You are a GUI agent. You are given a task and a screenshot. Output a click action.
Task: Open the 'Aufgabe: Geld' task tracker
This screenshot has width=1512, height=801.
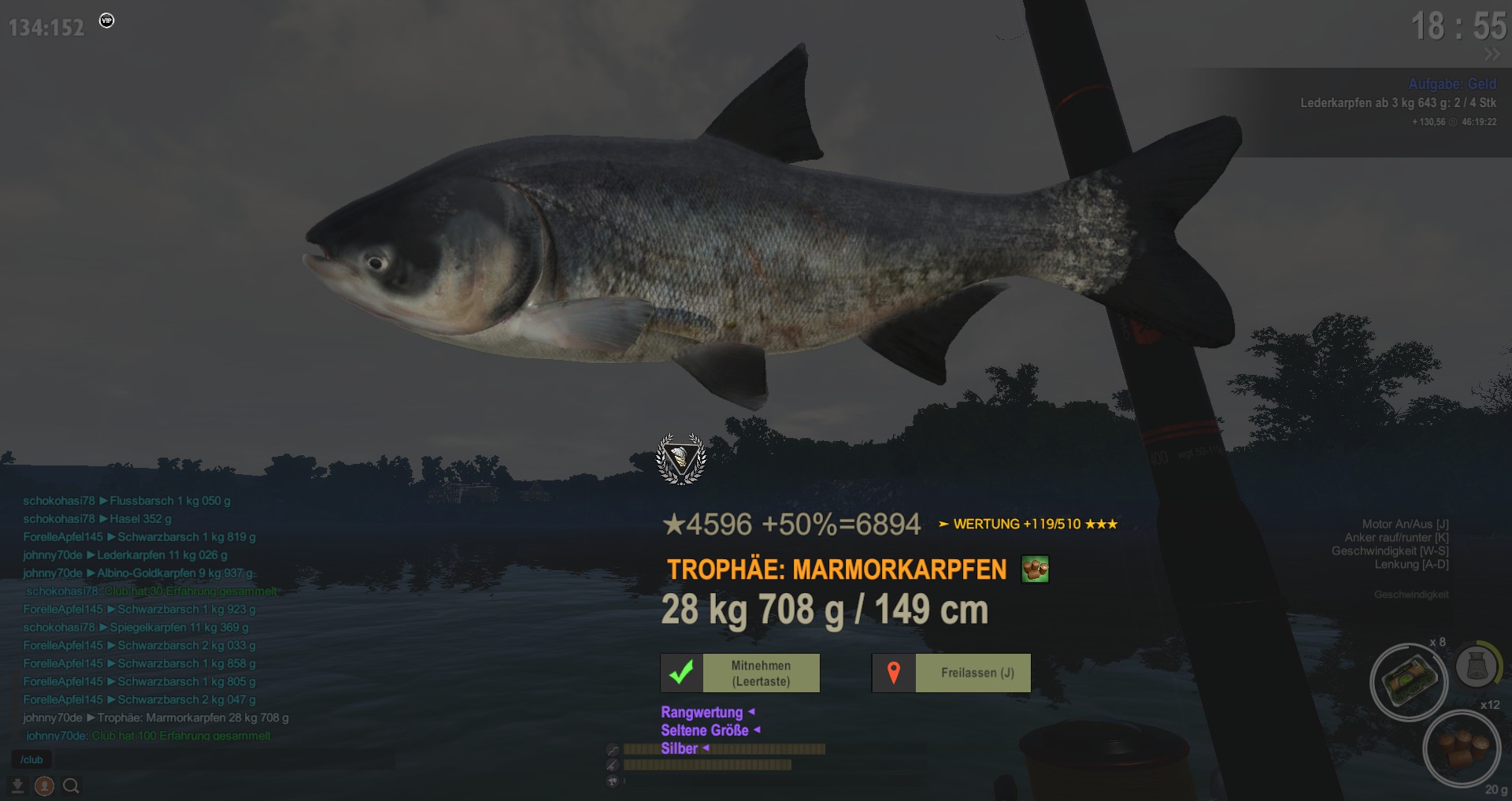click(1452, 83)
